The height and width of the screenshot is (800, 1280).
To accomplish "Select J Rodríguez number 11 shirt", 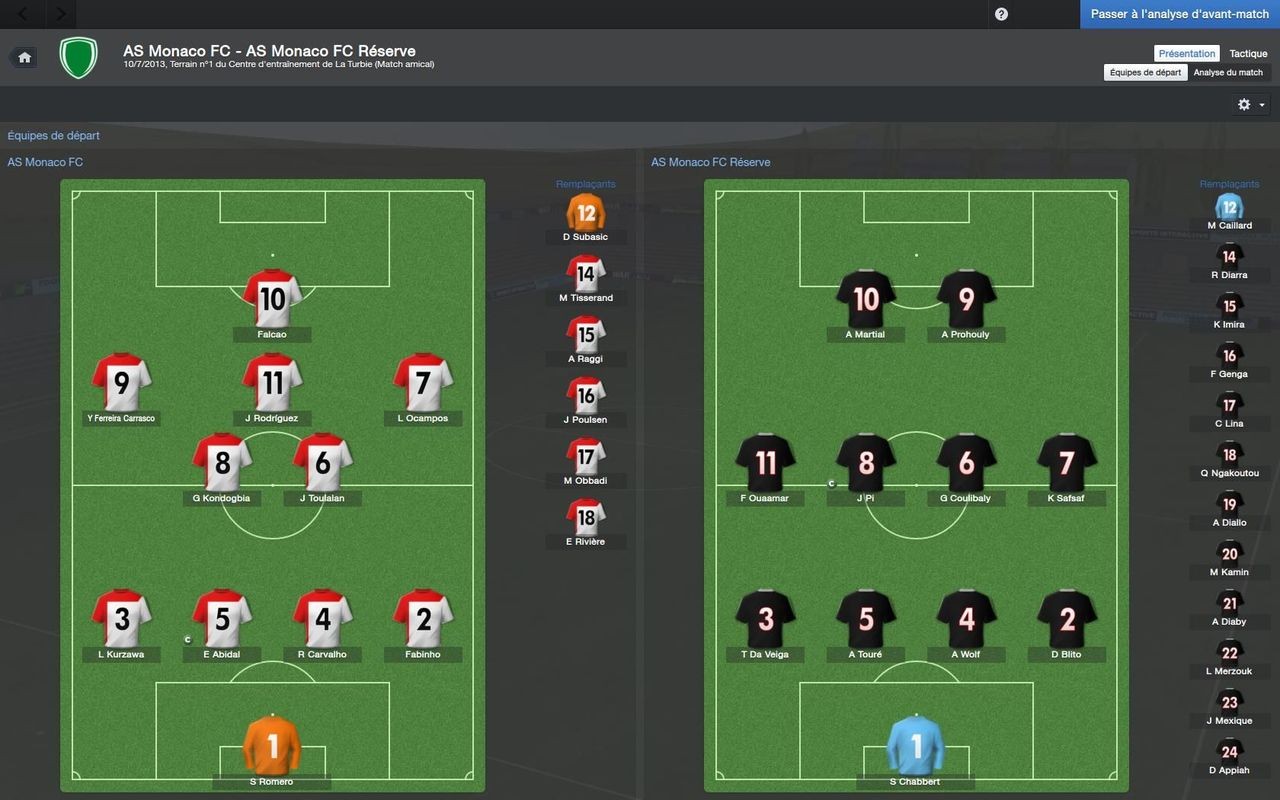I will [272, 383].
